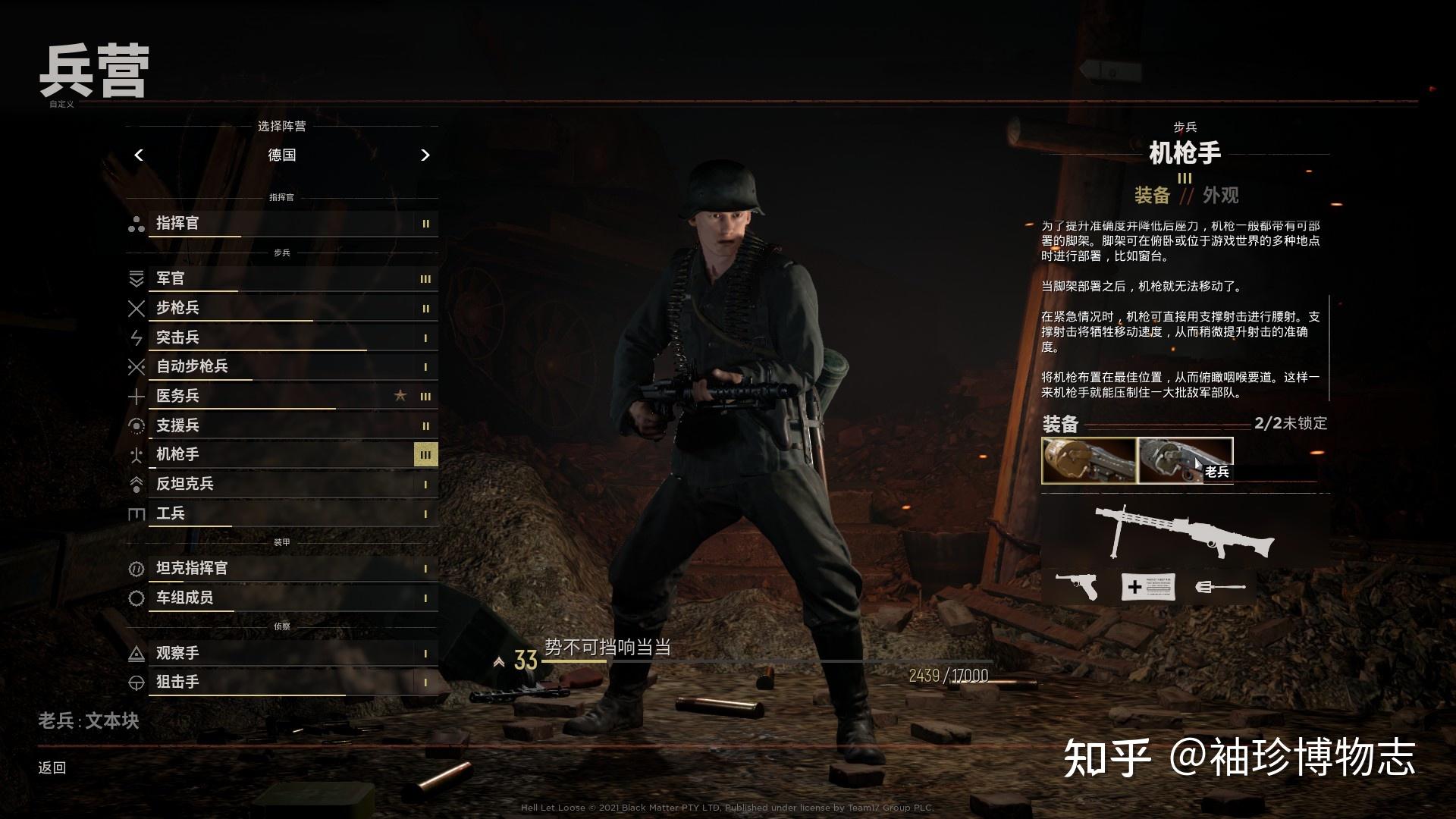Click the 返回 back button
Screen dimensions: 1456x819
point(50,767)
